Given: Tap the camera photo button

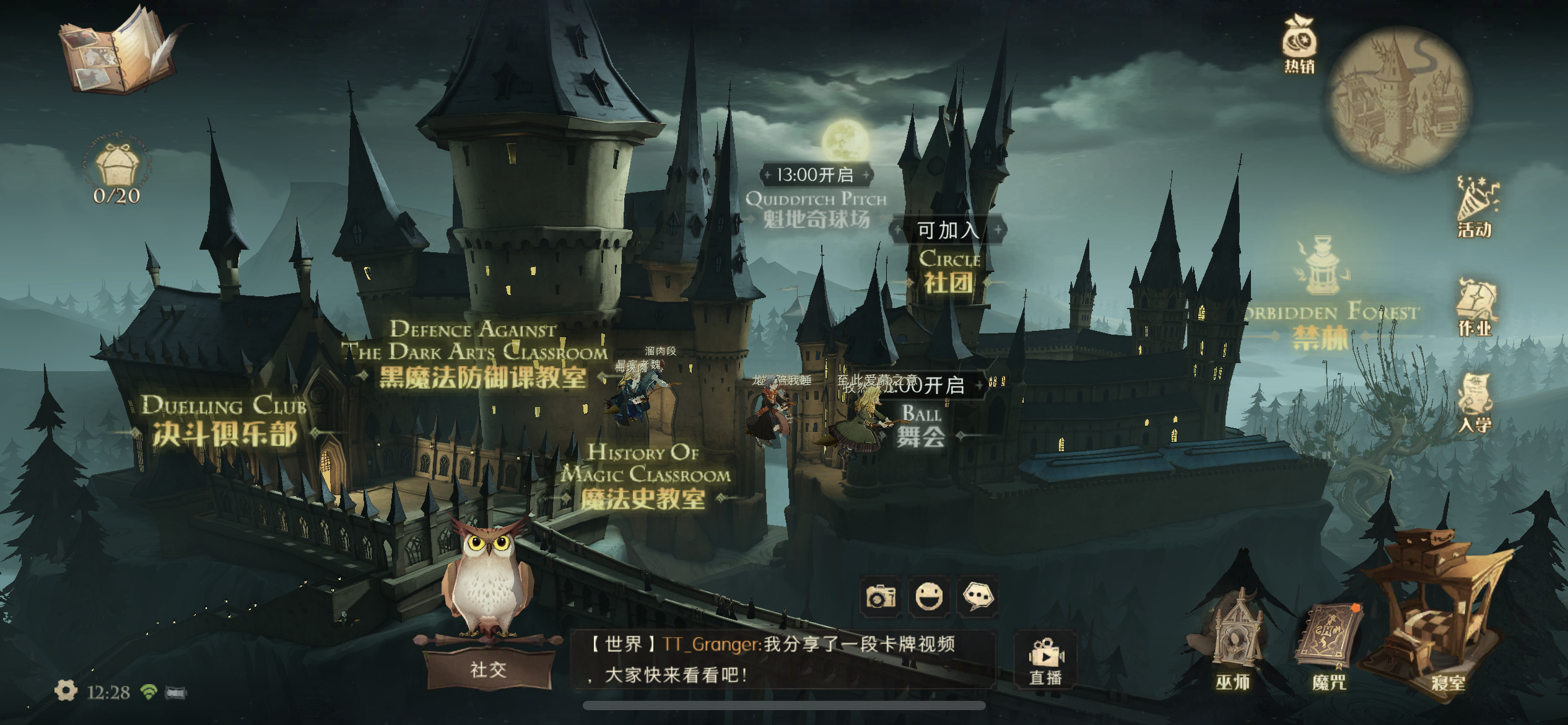Looking at the screenshot, I should click(x=881, y=597).
